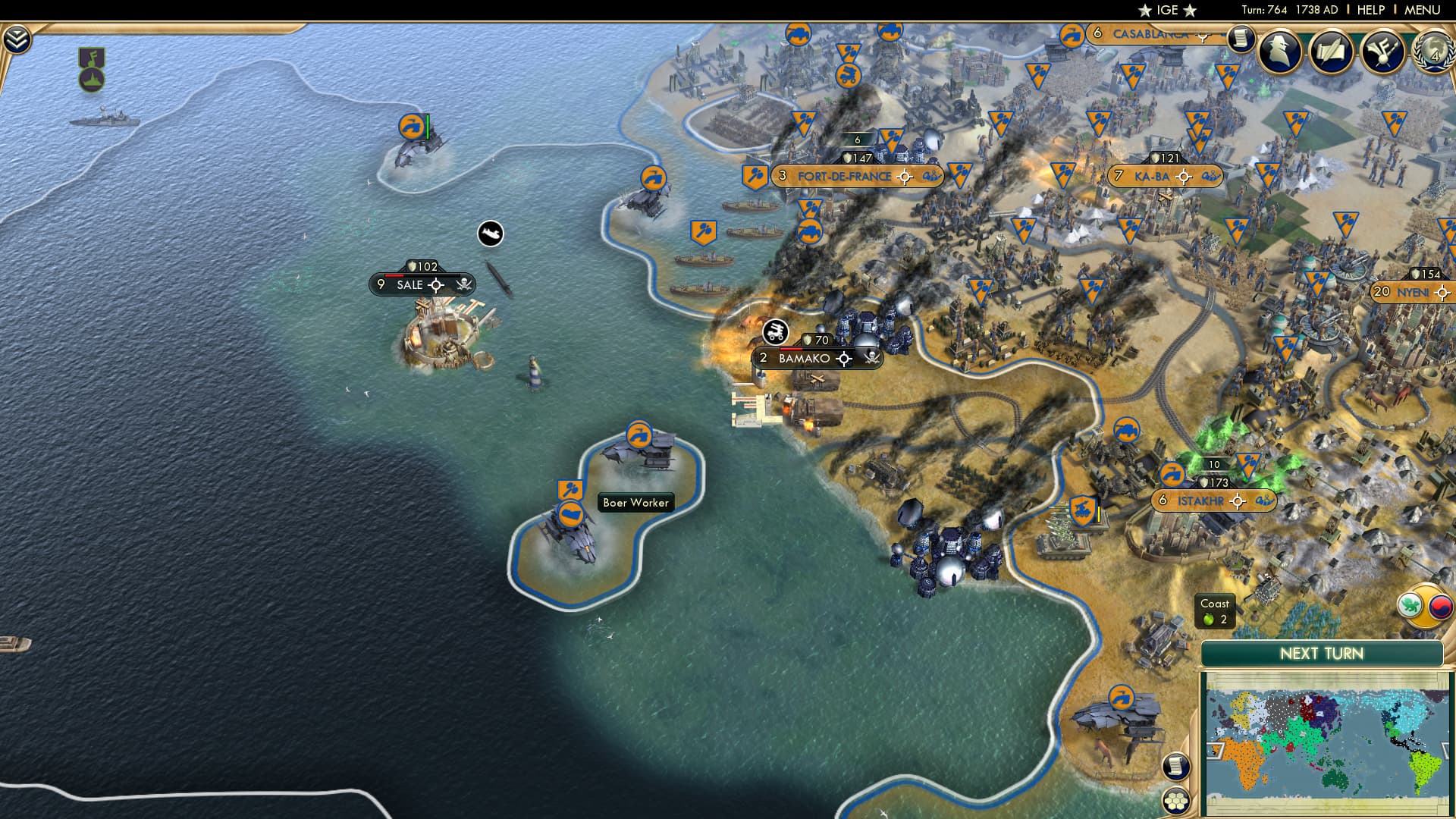This screenshot has height=819, width=1456.
Task: Open the Espionage notification spy icon
Action: tap(1279, 53)
